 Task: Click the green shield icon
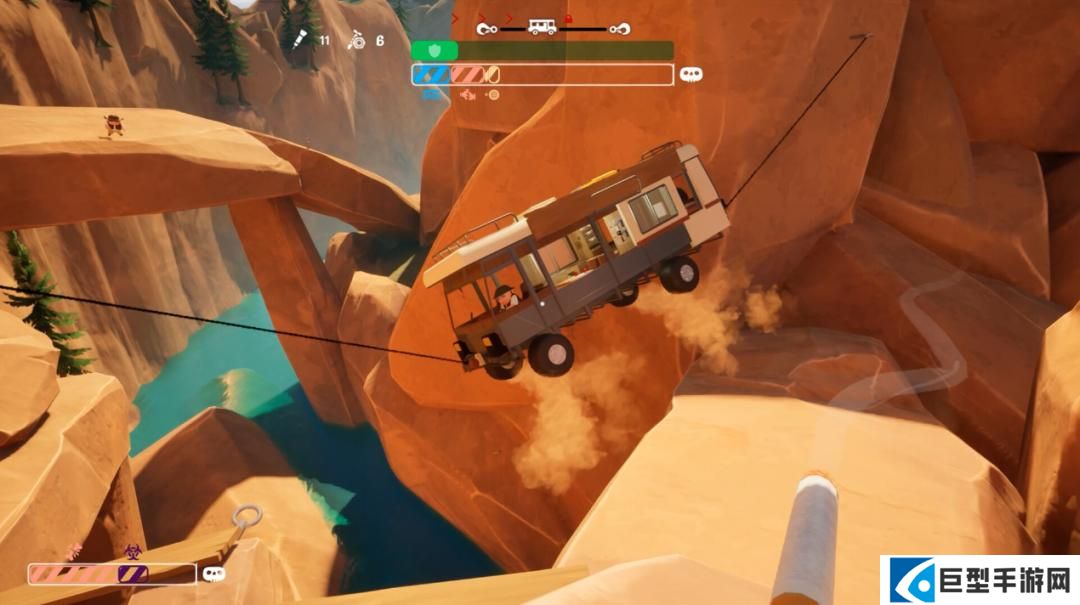pos(434,50)
